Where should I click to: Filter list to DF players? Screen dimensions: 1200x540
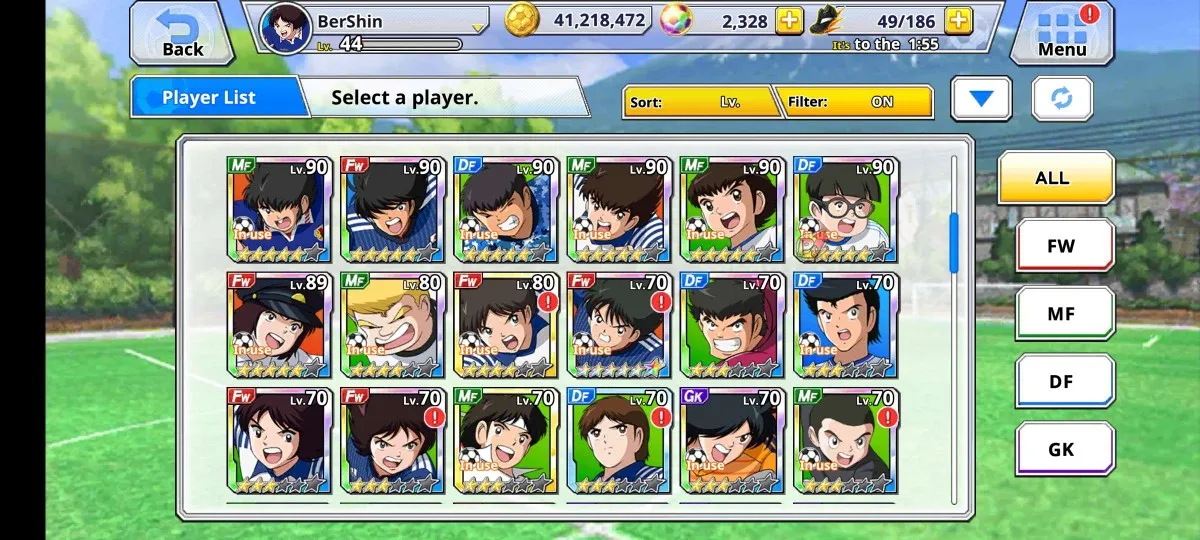[x=1064, y=381]
